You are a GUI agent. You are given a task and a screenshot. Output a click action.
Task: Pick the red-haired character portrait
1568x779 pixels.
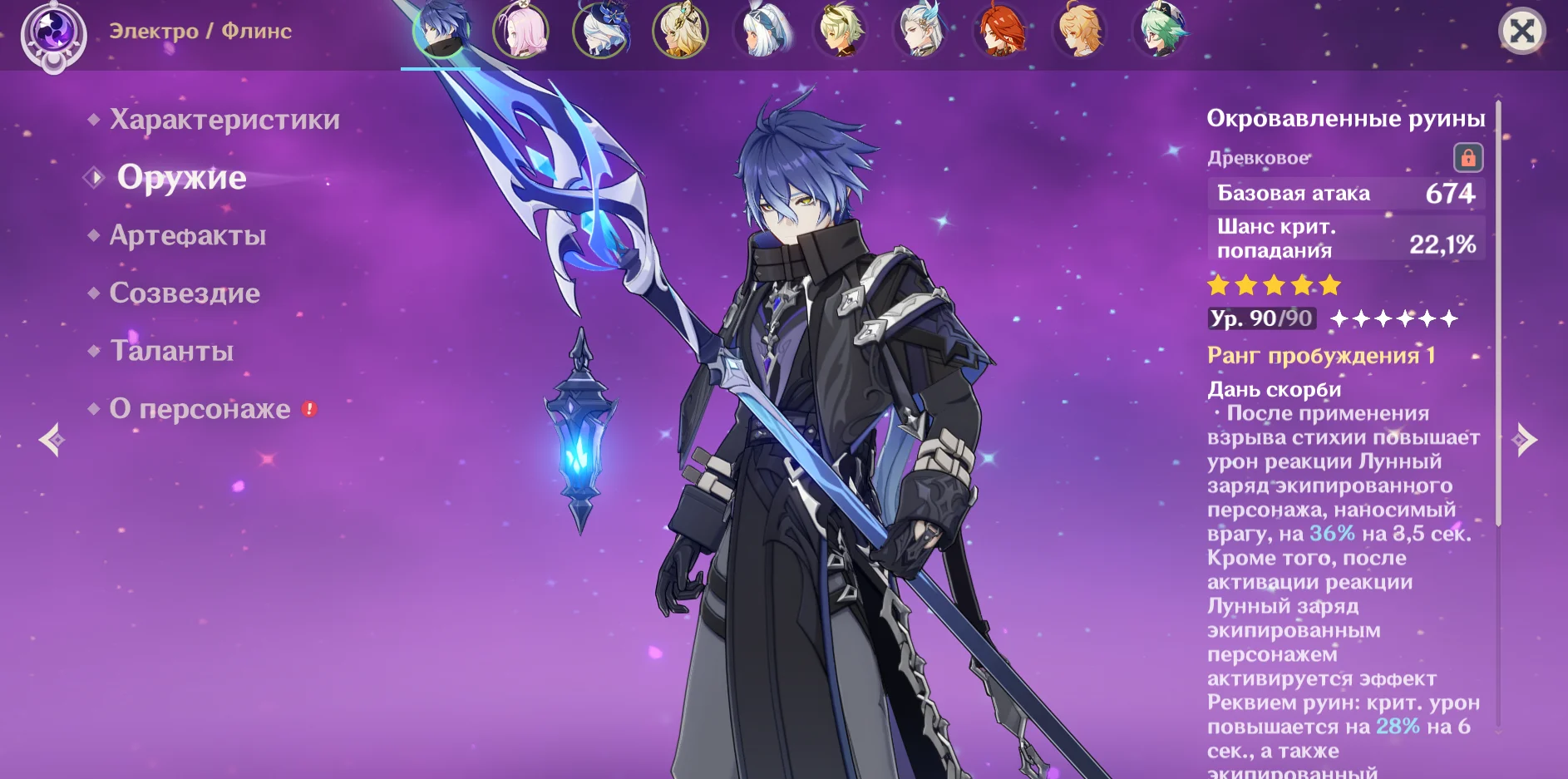coord(1000,32)
